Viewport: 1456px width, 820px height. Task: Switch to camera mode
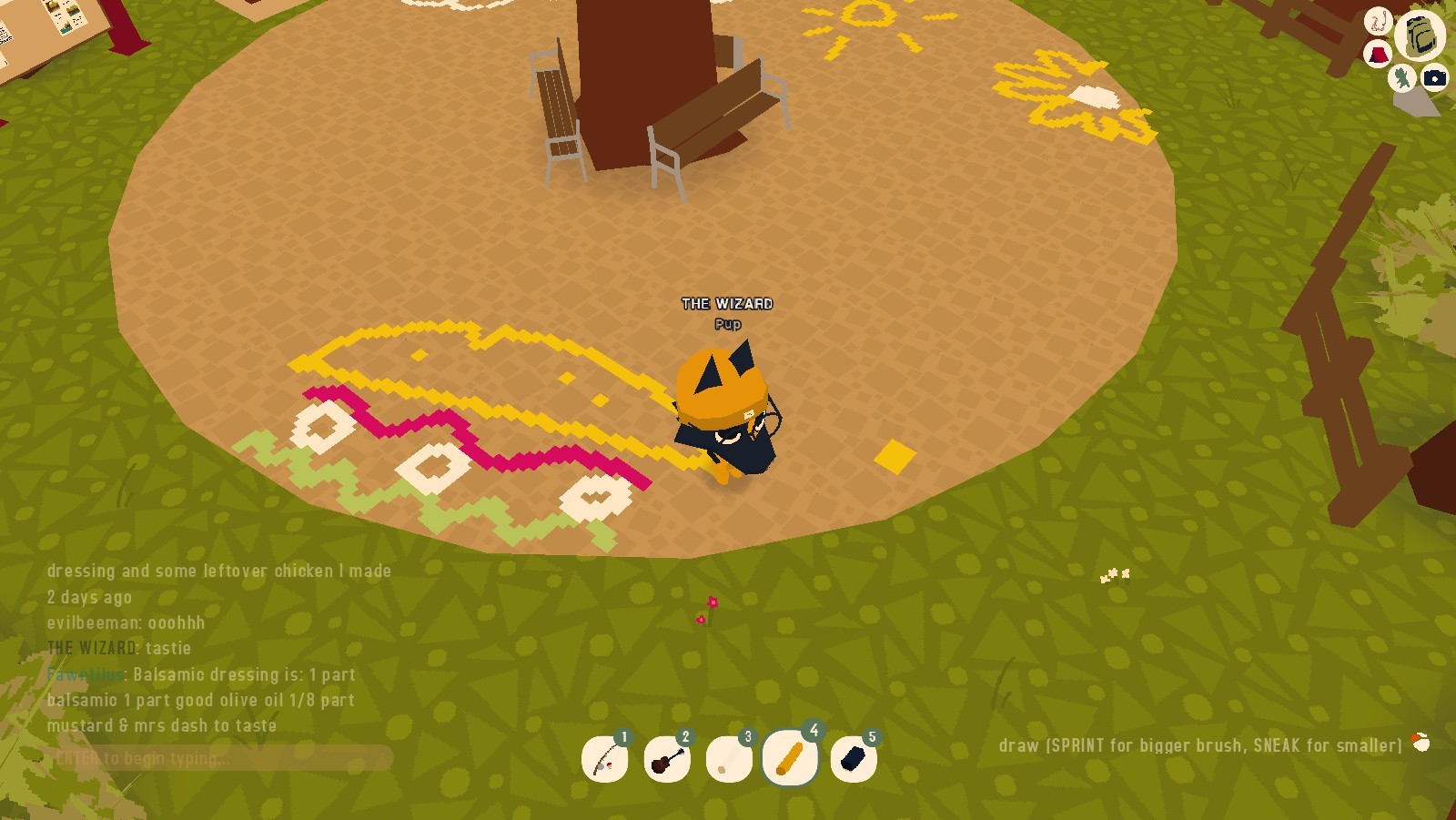pyautogui.click(x=1434, y=78)
